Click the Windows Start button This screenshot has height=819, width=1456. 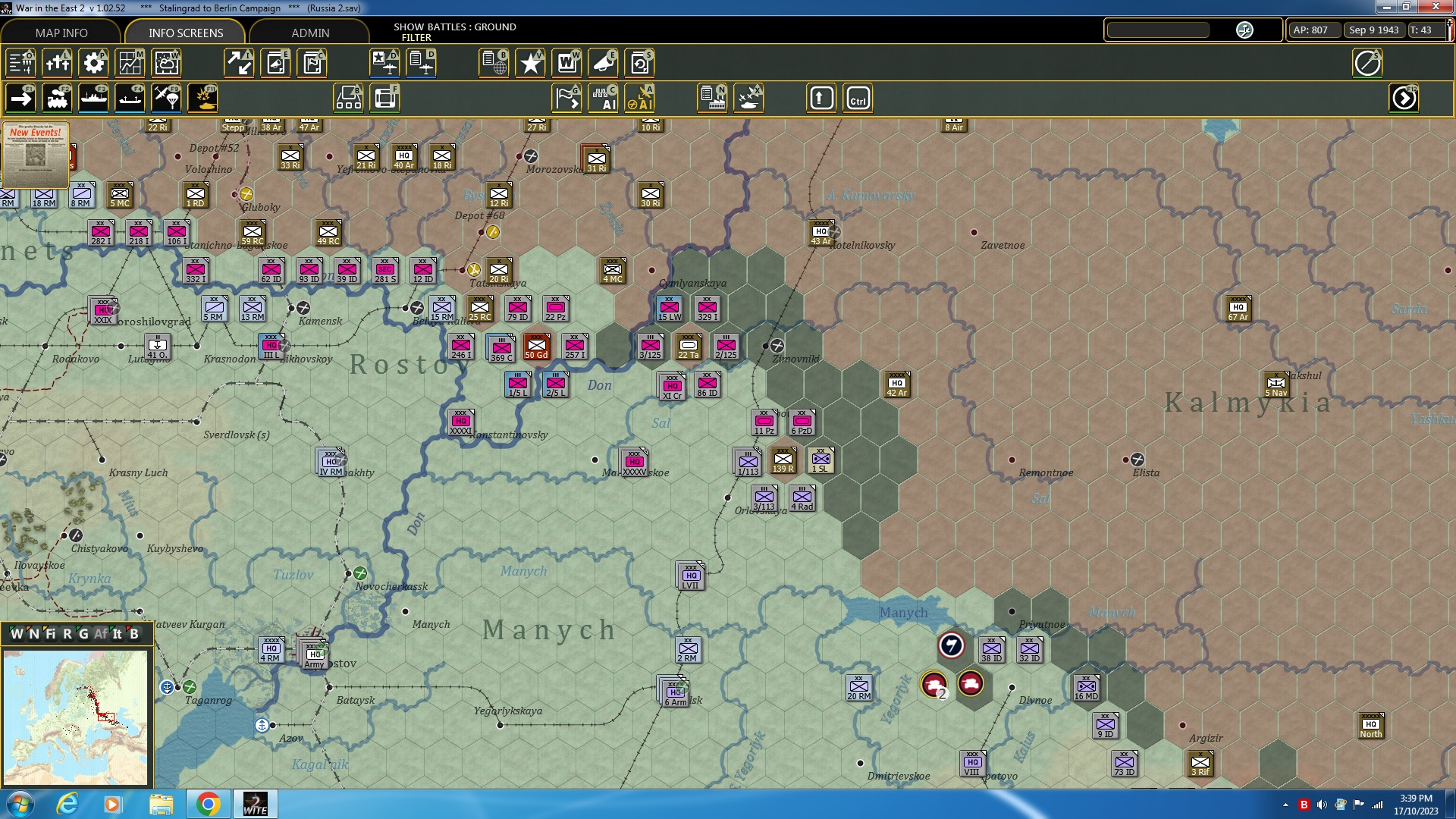(19, 803)
